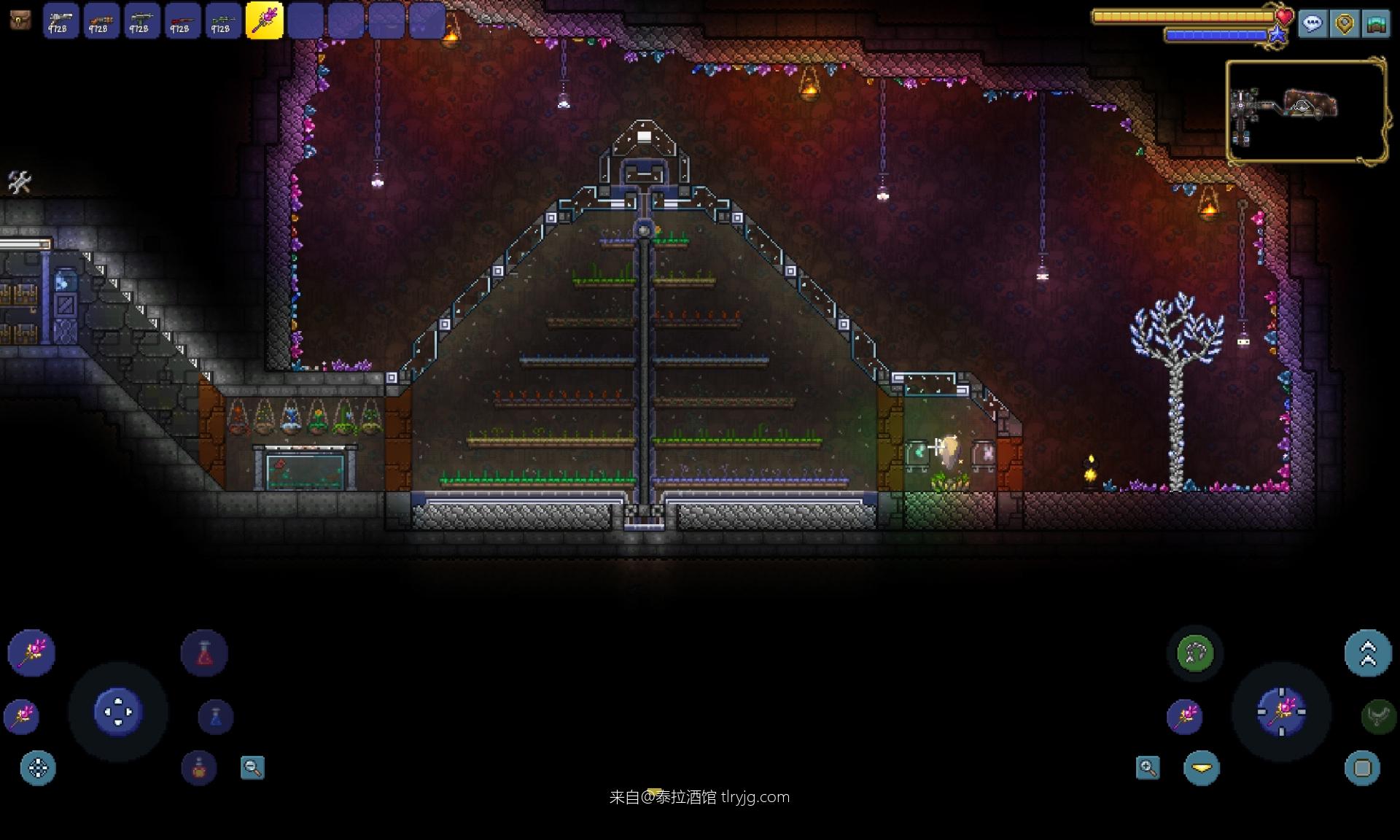Toggle the checkered crosshair smart cursor
The image size is (1400, 840).
point(38,768)
